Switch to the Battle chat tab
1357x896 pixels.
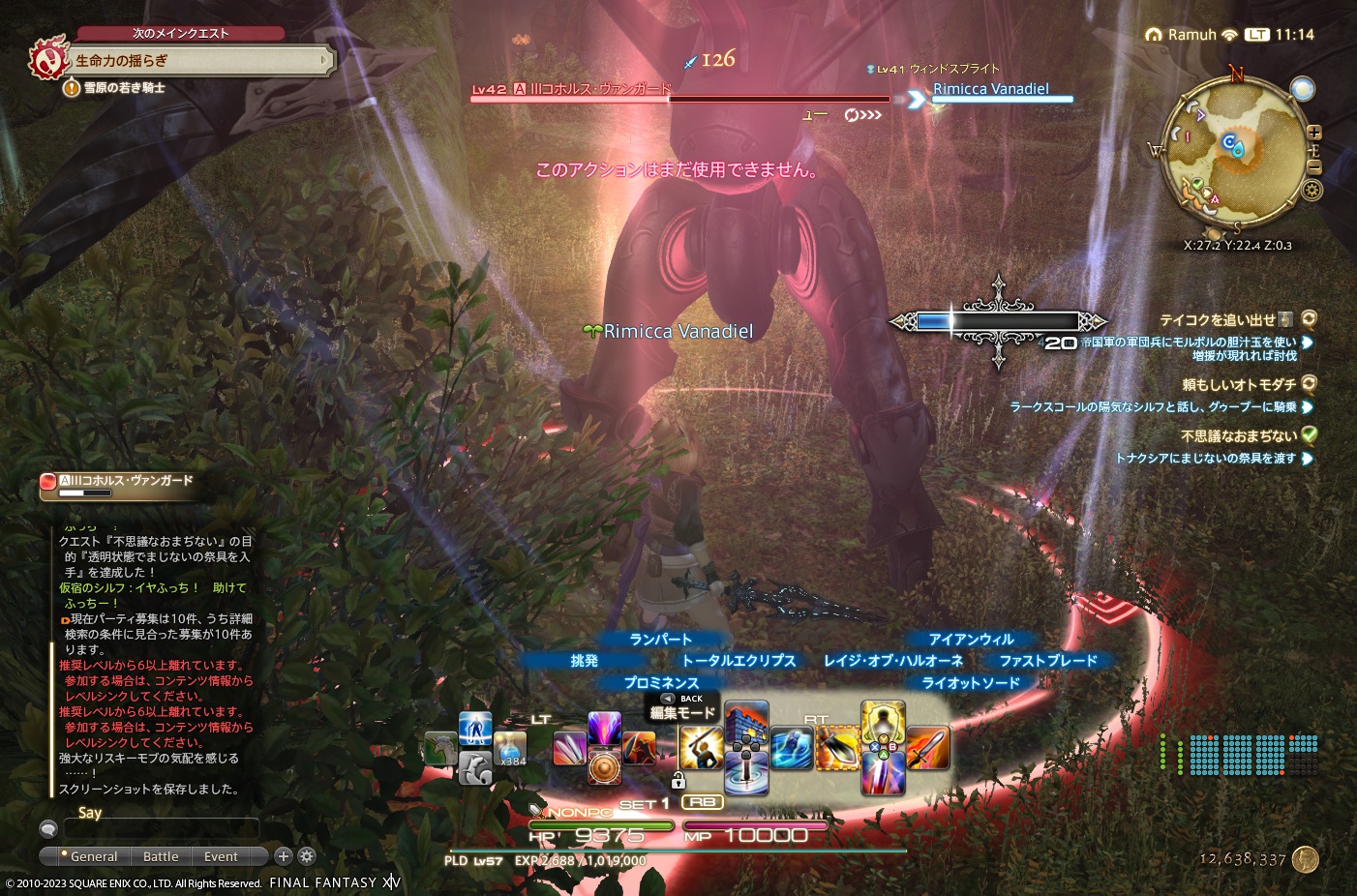click(x=160, y=856)
